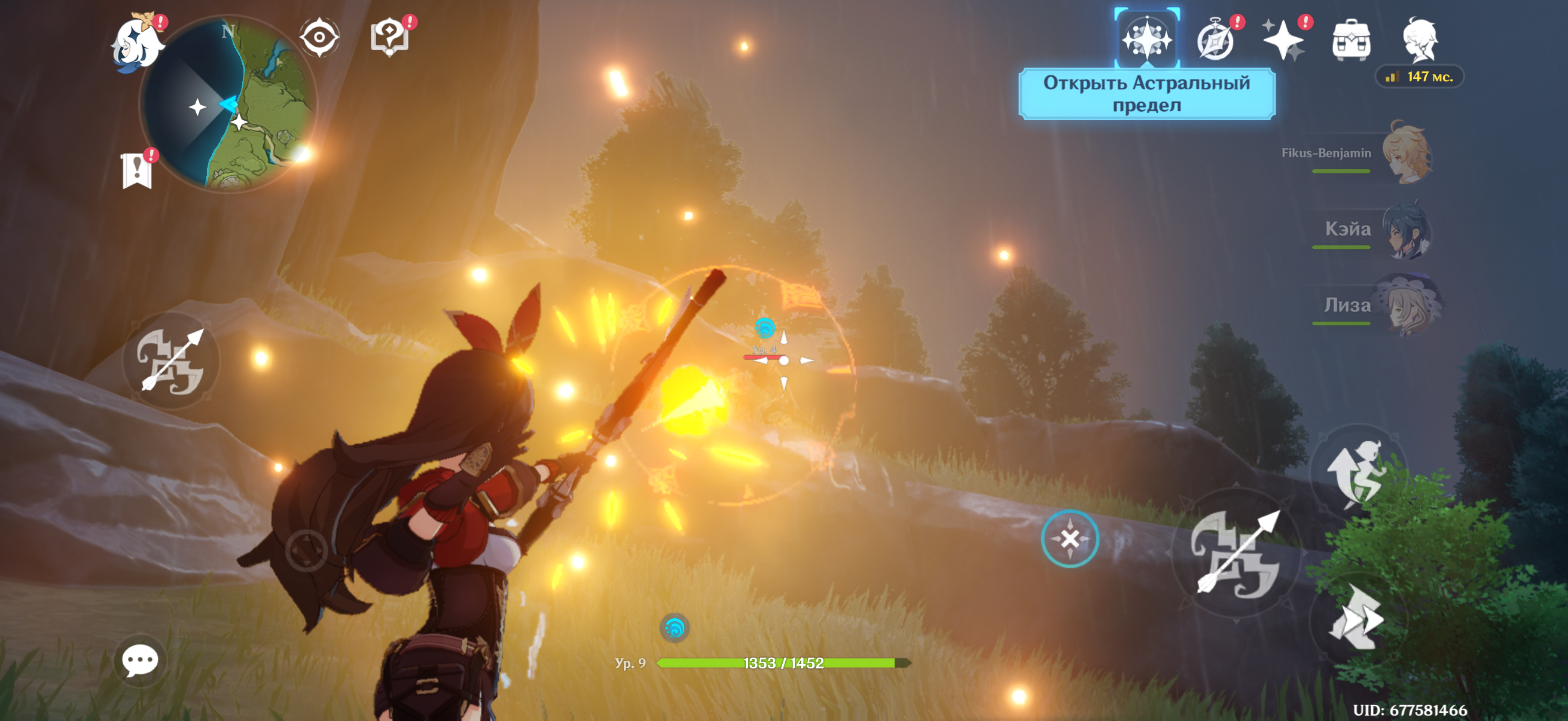Switch to party member Кэйа
The height and width of the screenshot is (721, 1568).
click(x=1406, y=230)
